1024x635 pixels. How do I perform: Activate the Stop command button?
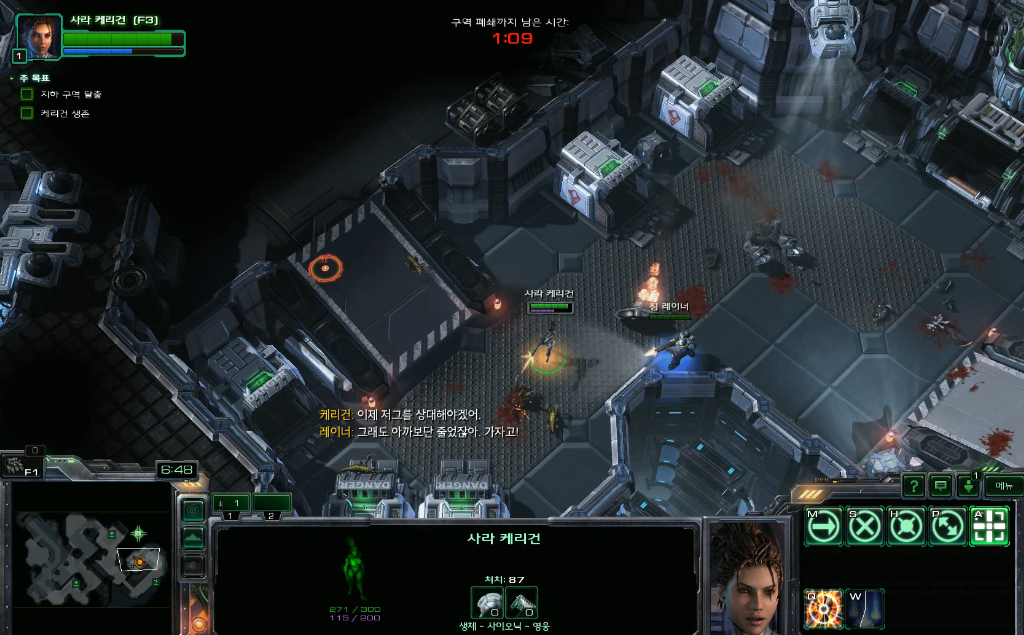point(864,526)
